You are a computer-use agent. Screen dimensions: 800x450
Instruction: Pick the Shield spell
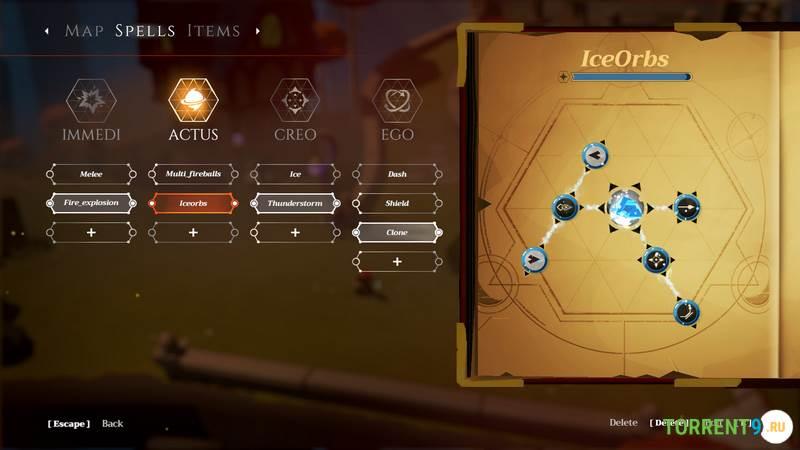[x=397, y=203]
